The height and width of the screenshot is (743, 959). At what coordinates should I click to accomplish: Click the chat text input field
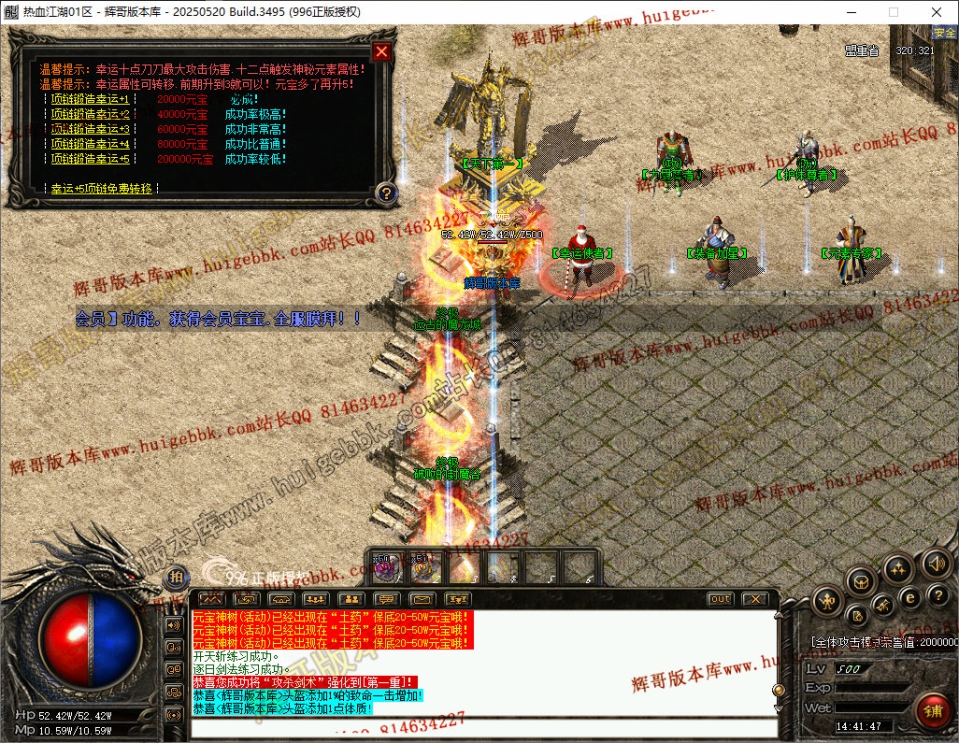coord(480,728)
